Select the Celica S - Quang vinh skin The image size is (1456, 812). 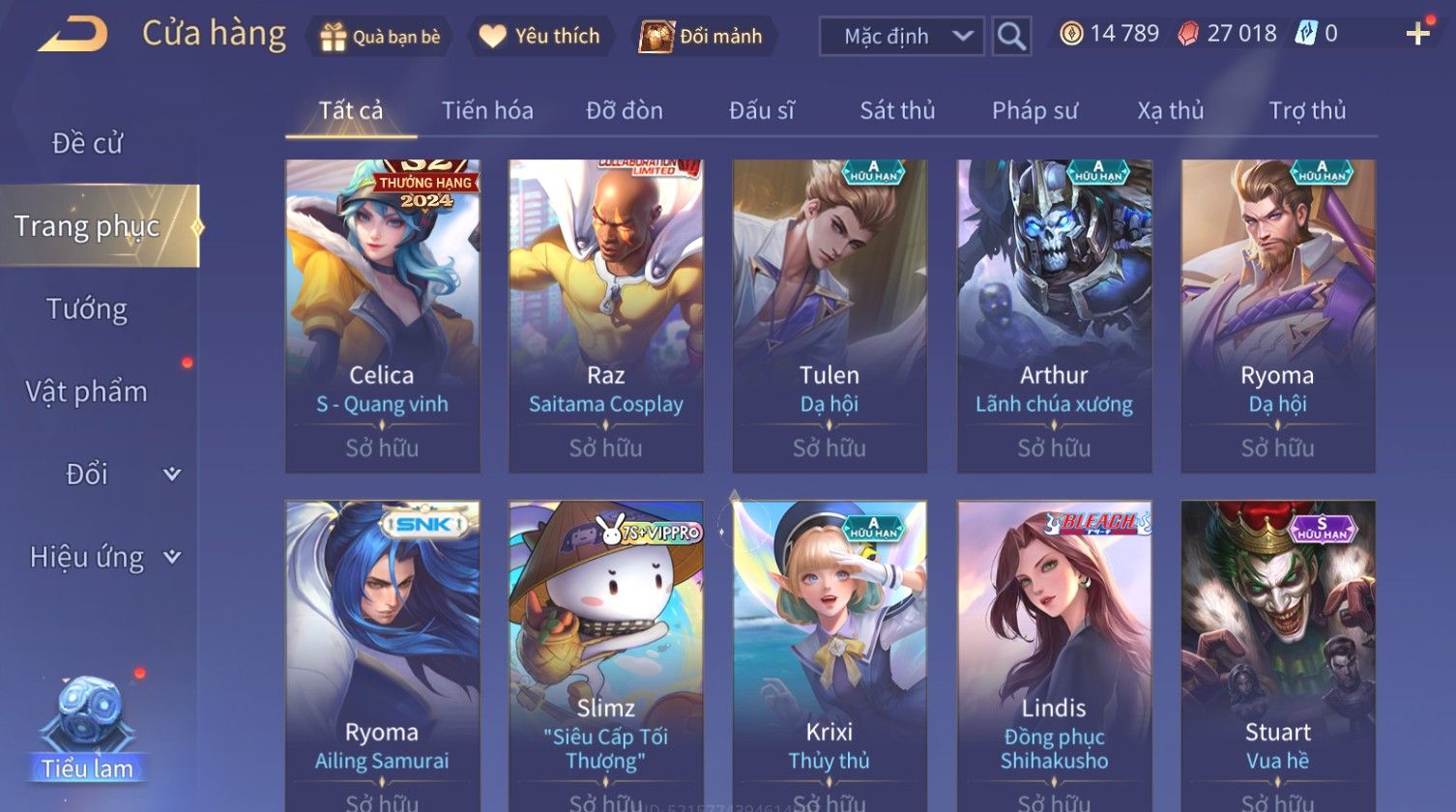[x=382, y=315]
